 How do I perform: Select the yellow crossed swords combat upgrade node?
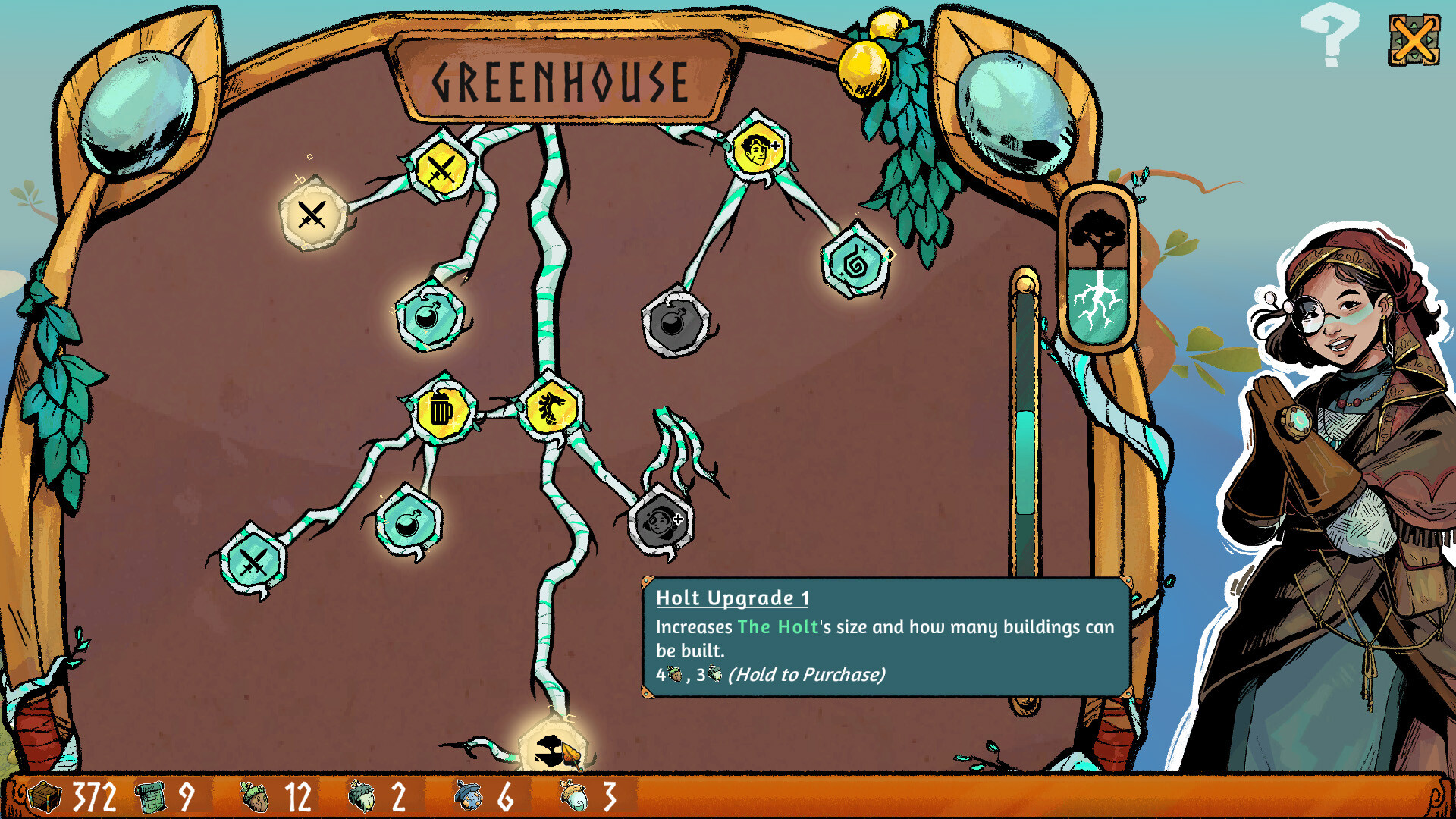(x=442, y=168)
